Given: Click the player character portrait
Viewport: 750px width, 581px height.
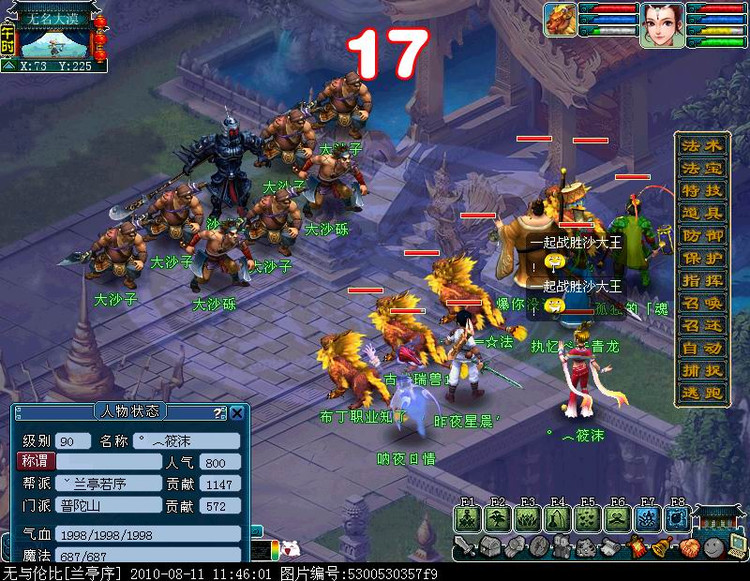Looking at the screenshot, I should pyautogui.click(x=662, y=21).
